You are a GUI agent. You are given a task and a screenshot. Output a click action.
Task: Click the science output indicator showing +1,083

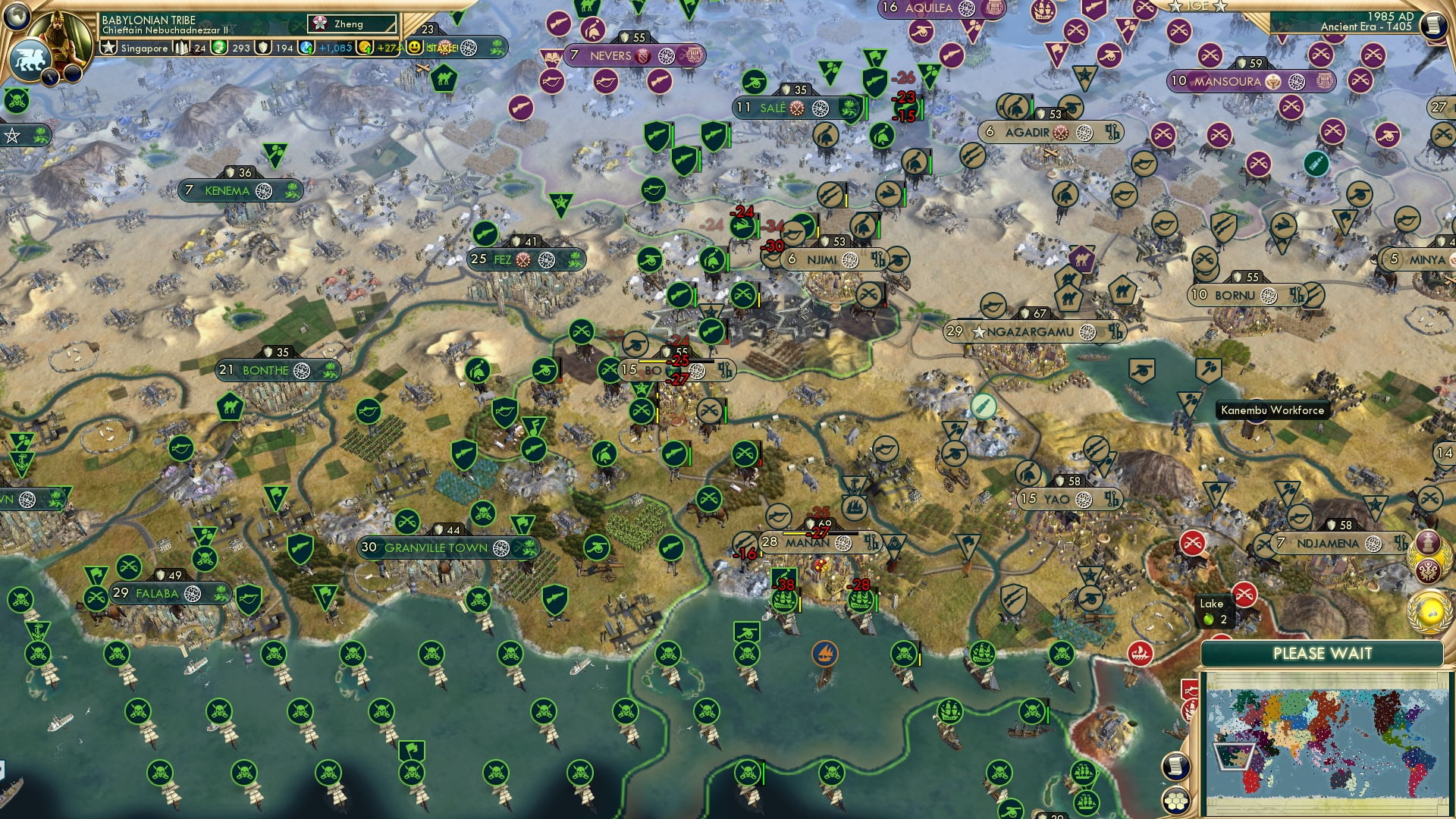coord(318,46)
